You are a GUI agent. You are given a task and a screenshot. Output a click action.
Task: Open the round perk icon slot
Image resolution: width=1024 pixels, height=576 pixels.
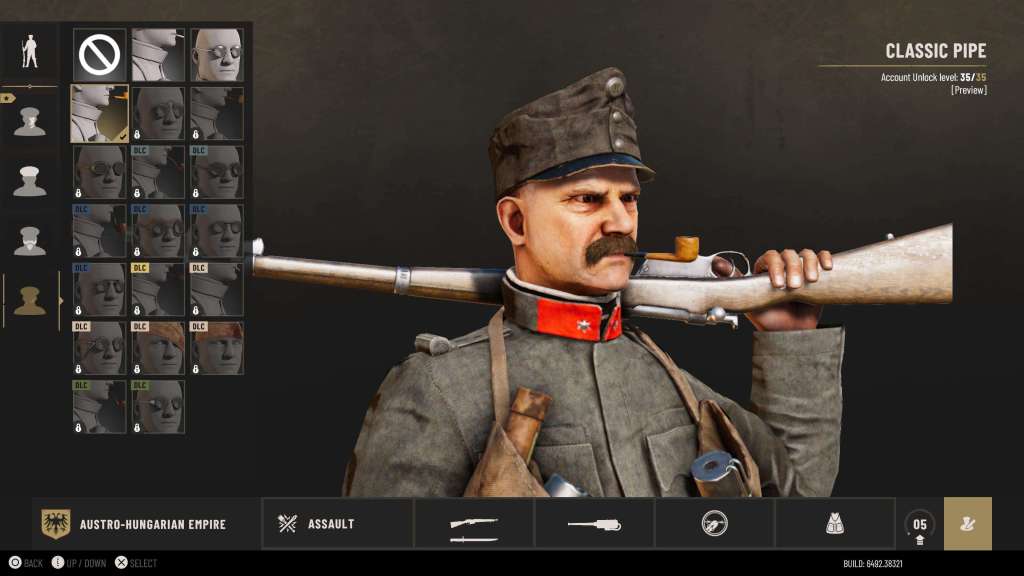click(x=714, y=523)
